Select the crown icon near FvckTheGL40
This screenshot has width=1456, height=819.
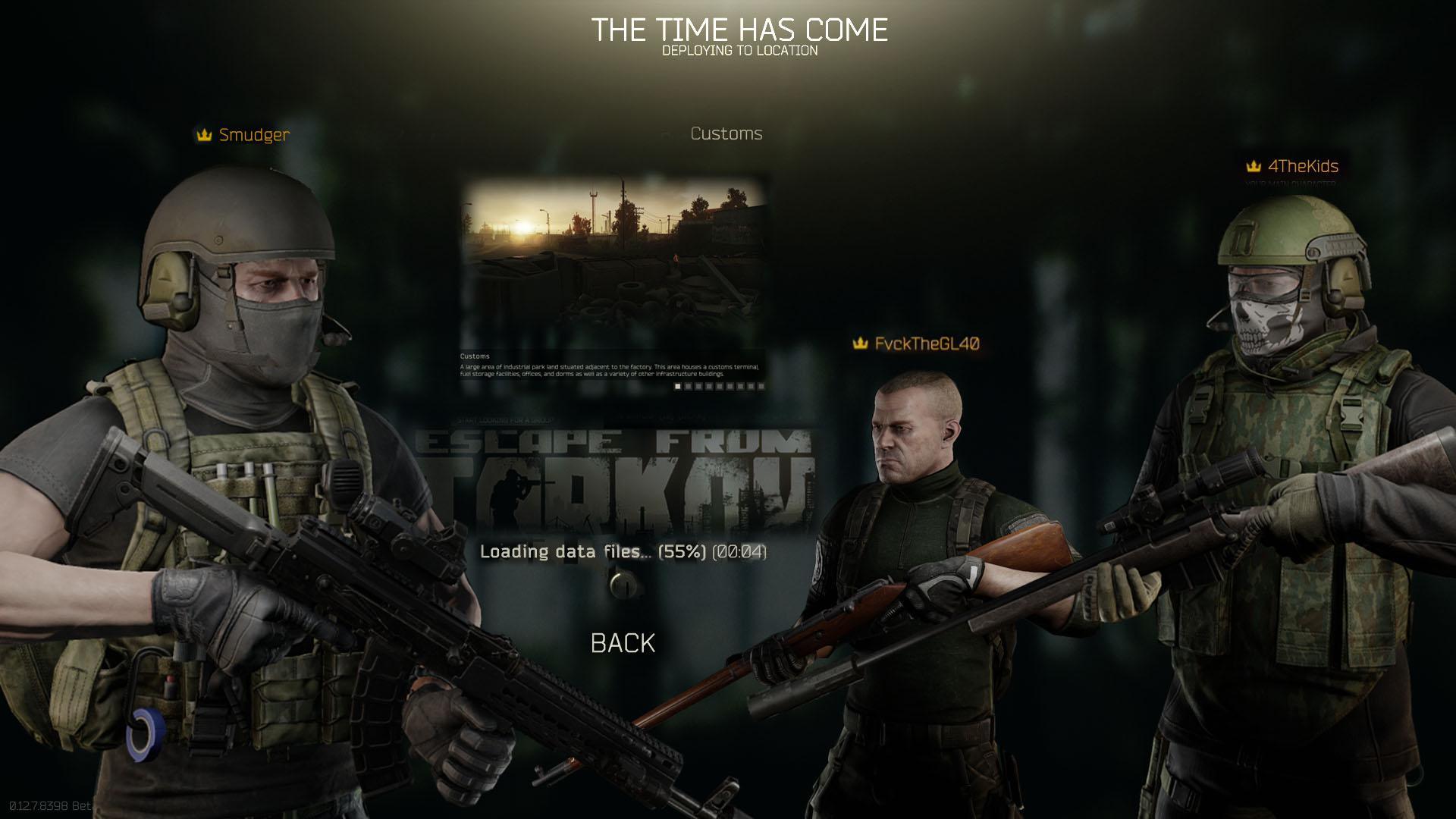tap(860, 343)
